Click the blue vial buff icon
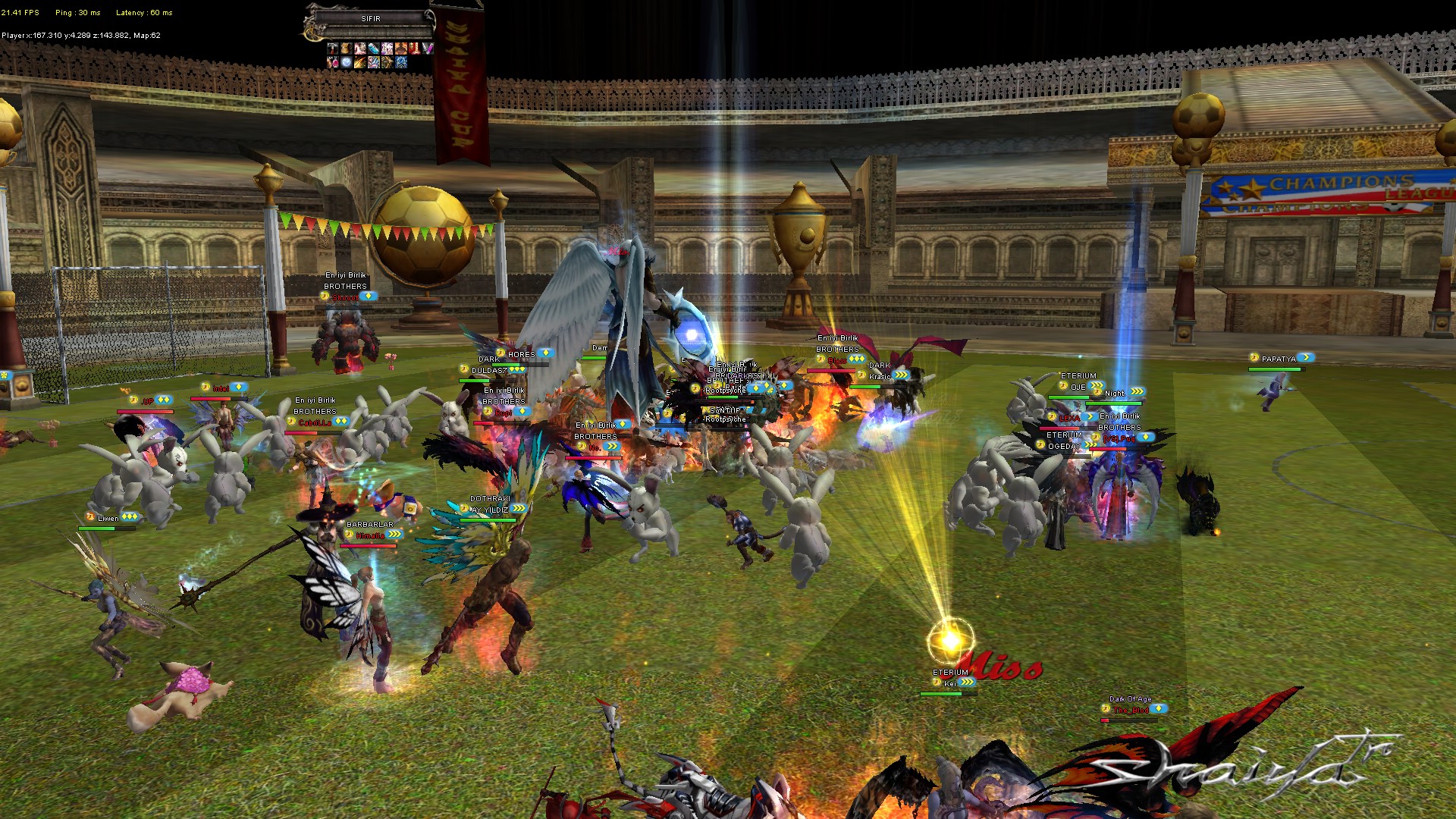This screenshot has height=819, width=1456. pyautogui.click(x=374, y=49)
